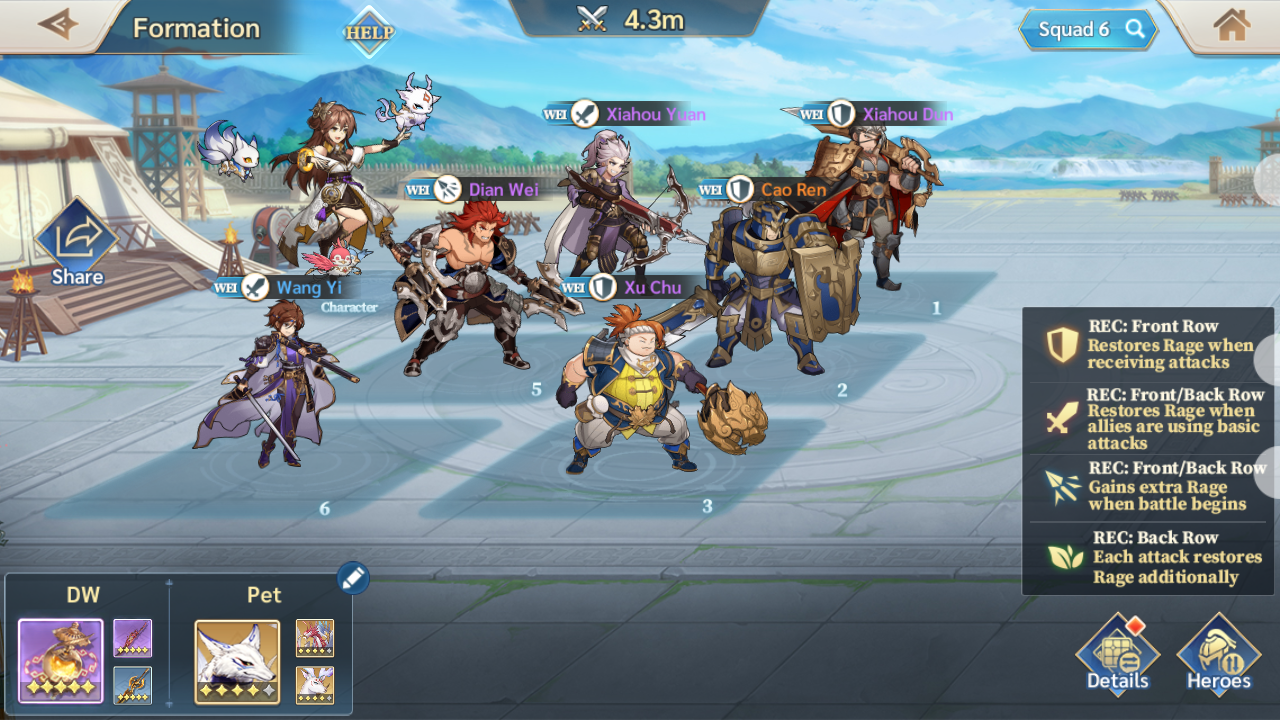The width and height of the screenshot is (1280, 720).
Task: Share the current formation
Action: tap(76, 245)
